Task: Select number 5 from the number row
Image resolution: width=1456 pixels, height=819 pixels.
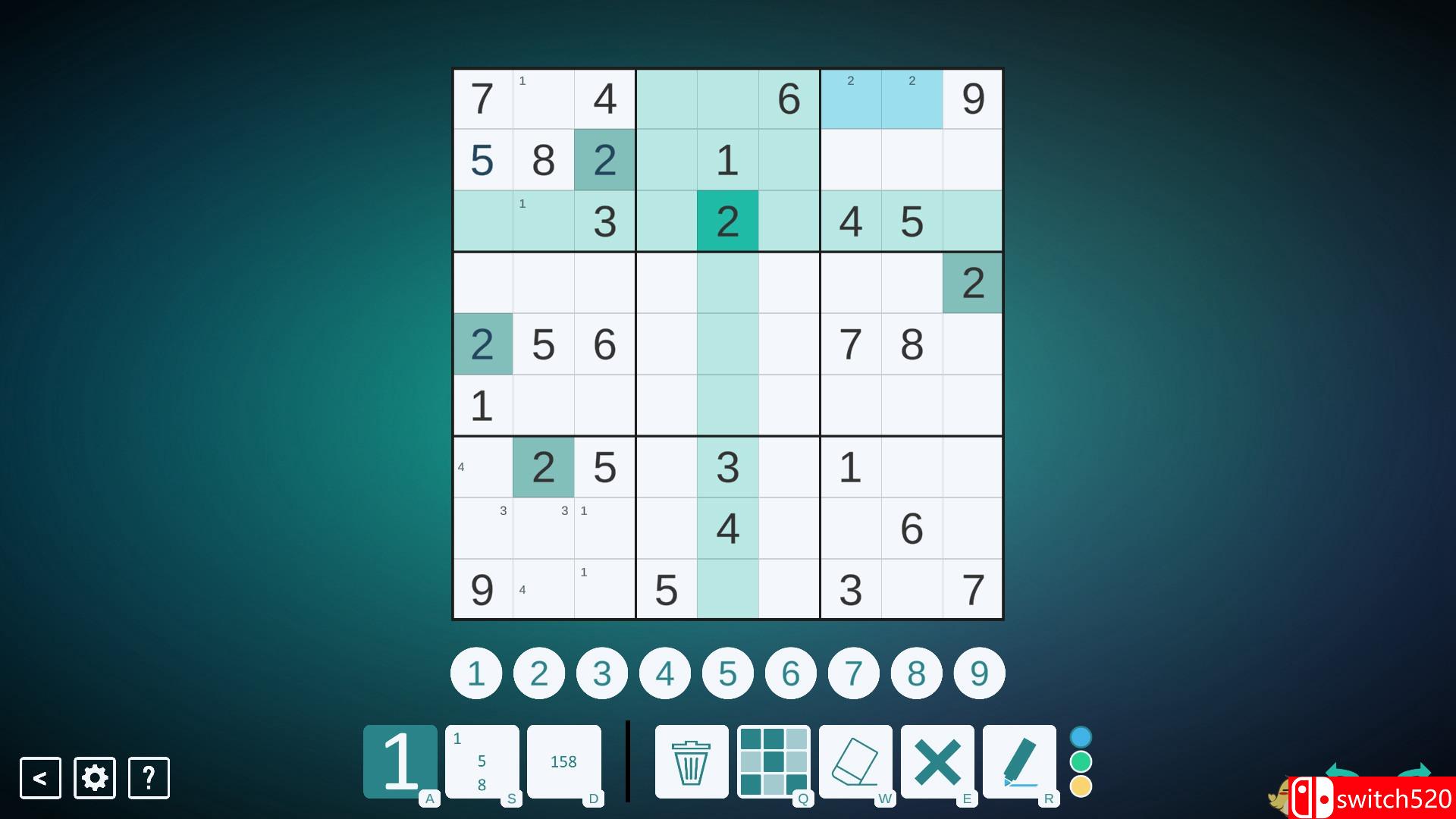Action: coord(727,673)
